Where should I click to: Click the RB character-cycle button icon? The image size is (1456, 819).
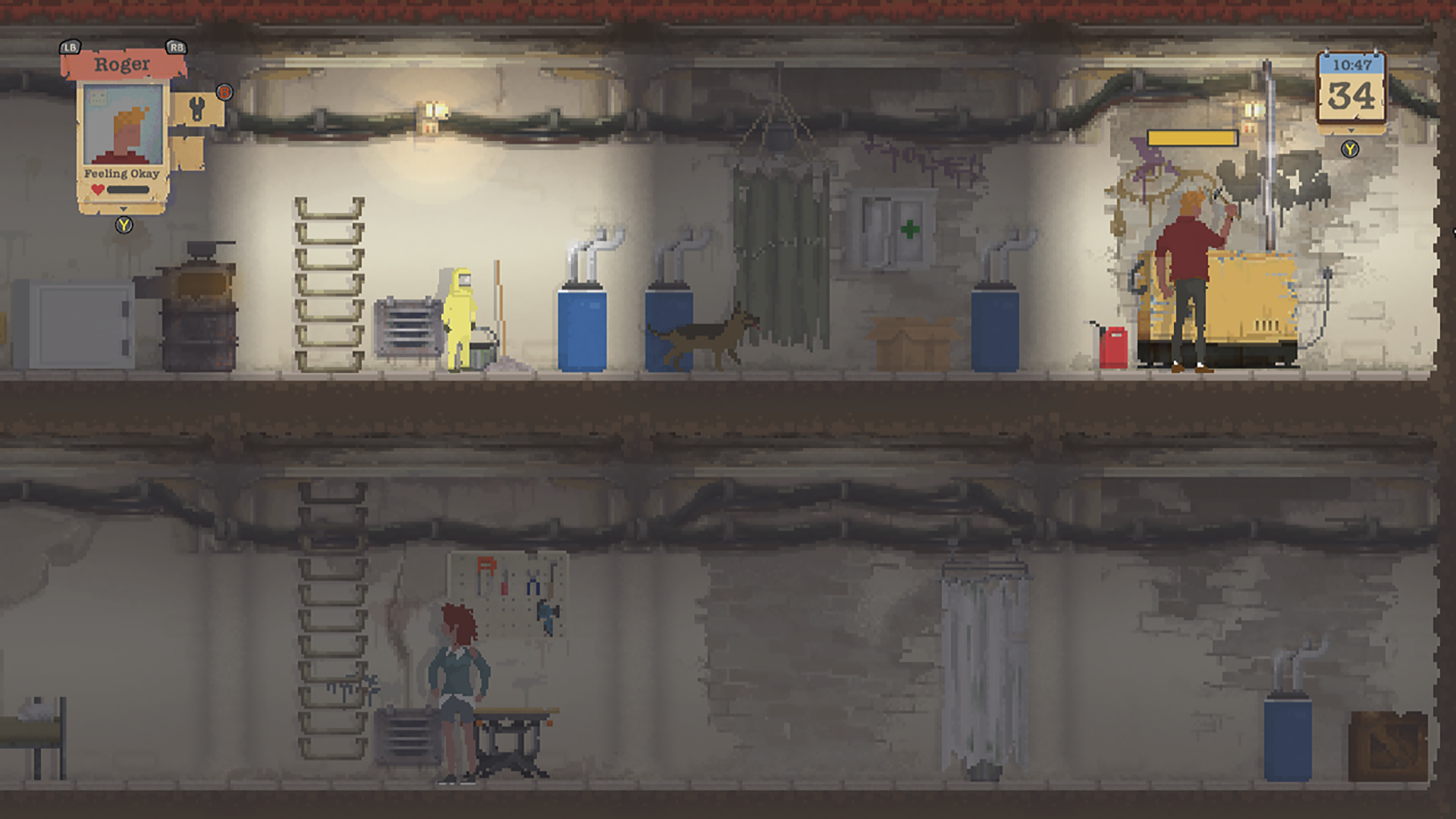click(x=176, y=45)
